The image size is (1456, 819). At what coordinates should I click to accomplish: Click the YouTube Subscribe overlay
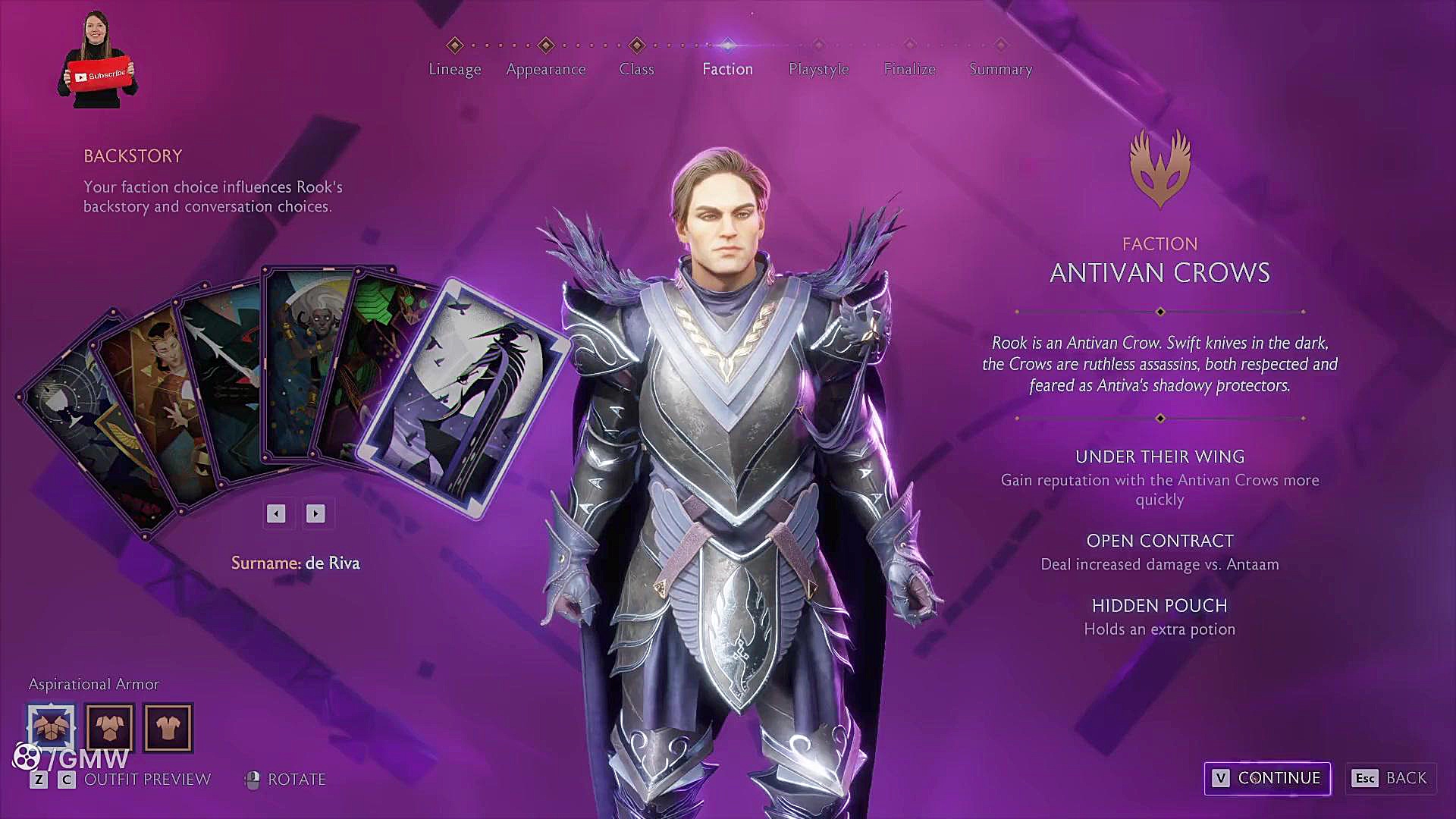tap(100, 74)
